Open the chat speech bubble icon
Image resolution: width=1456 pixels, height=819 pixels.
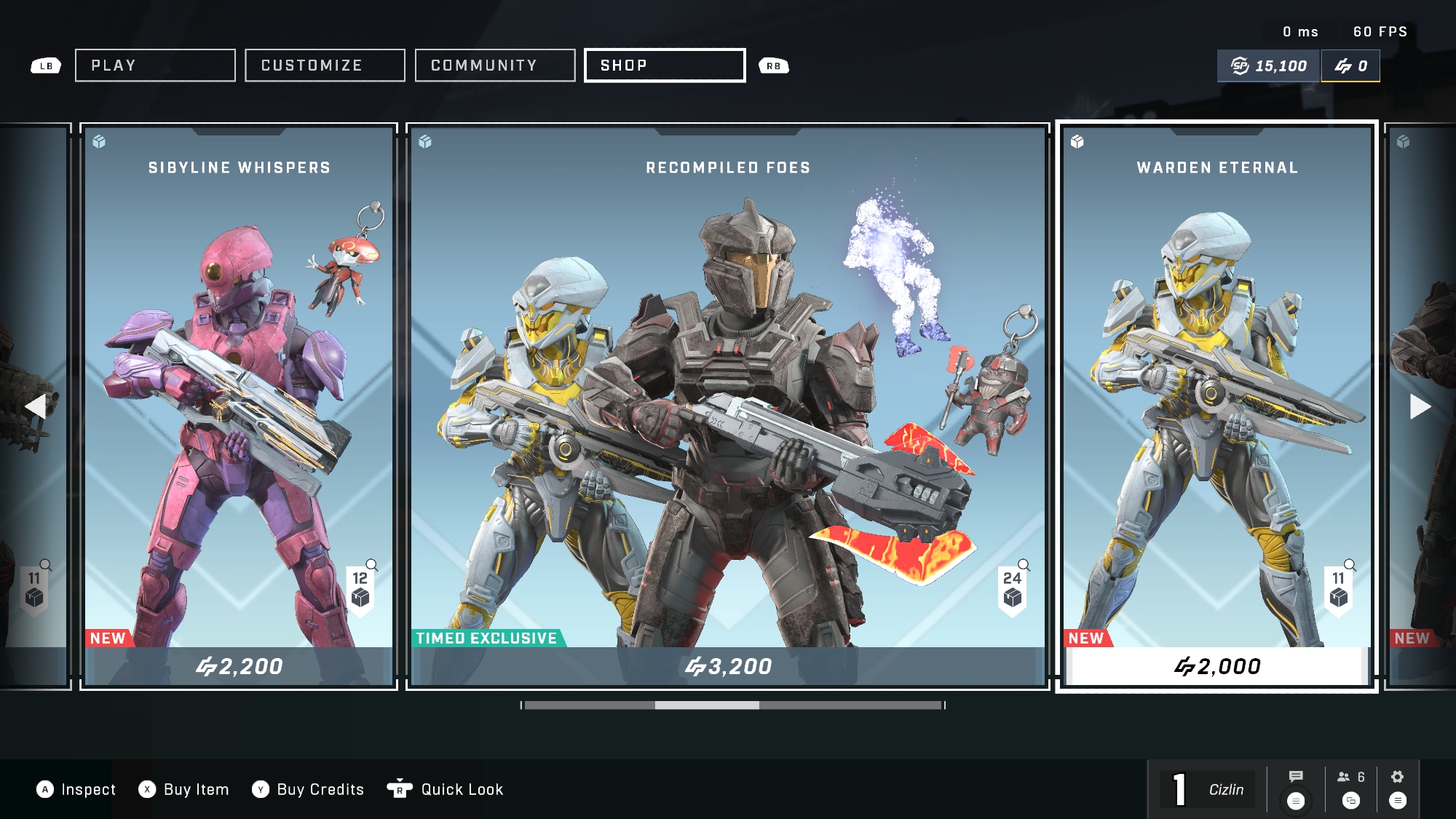(x=1296, y=777)
